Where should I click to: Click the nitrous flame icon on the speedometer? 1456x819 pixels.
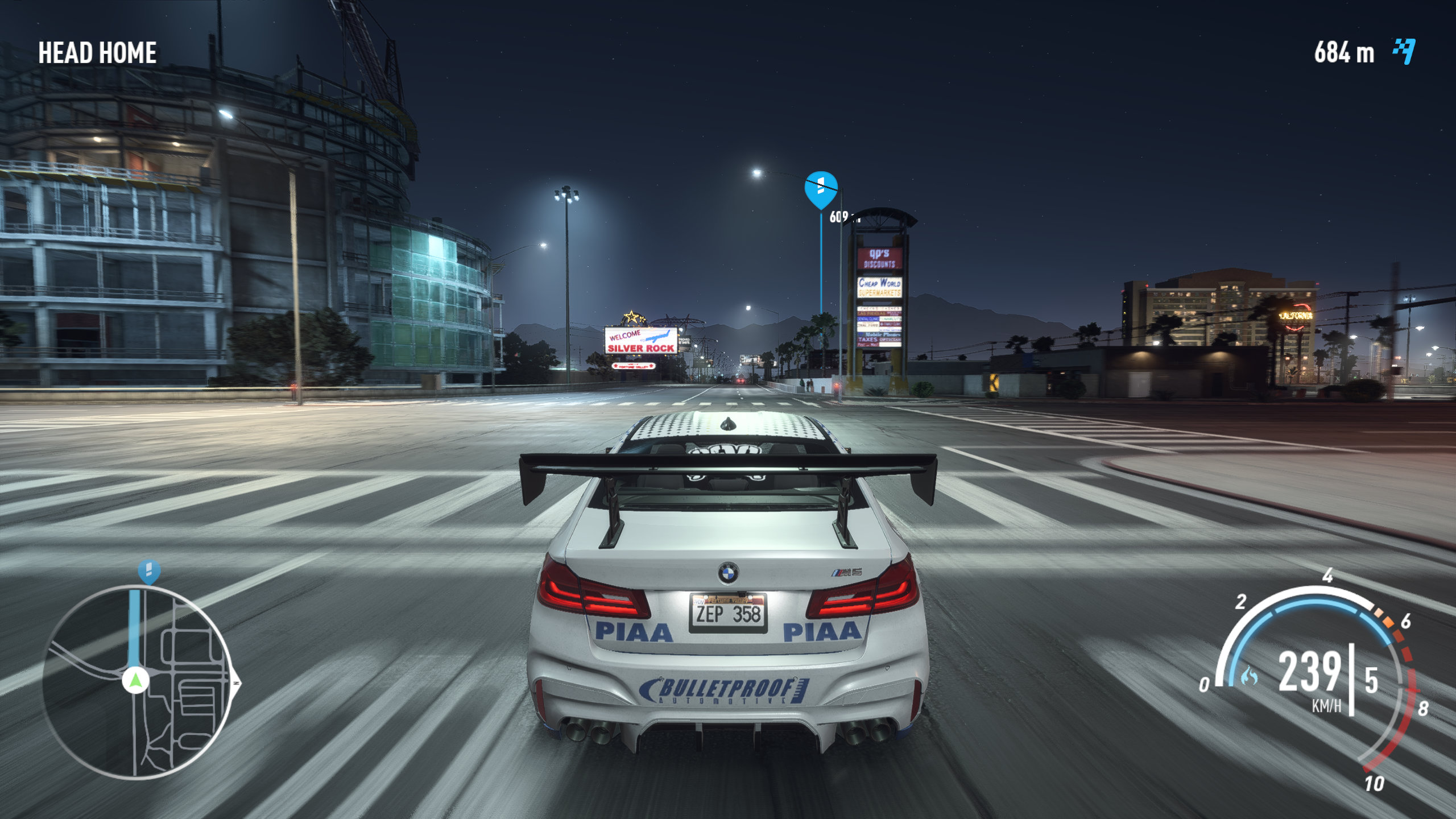coord(1249,676)
